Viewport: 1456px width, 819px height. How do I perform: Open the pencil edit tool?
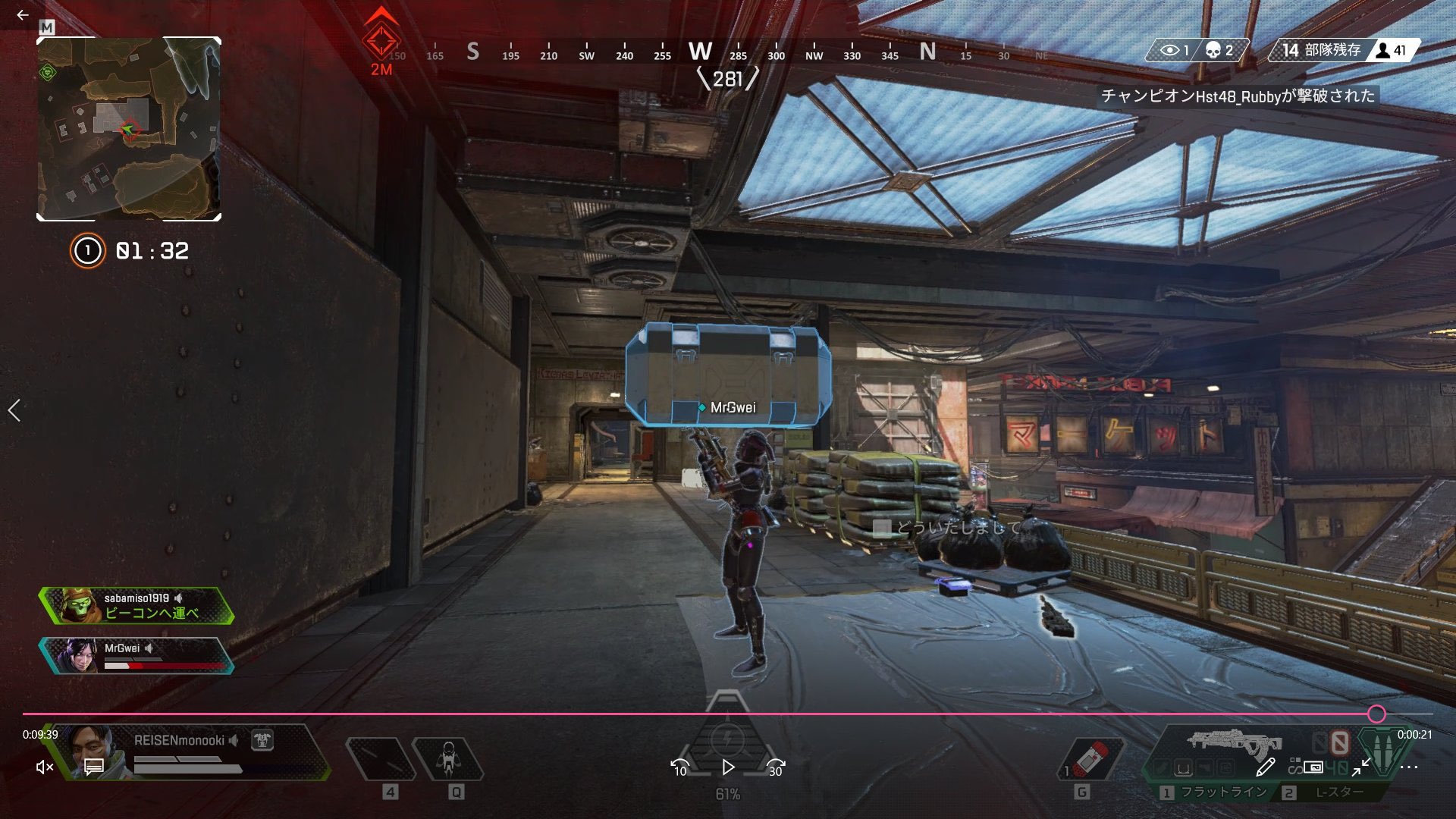pos(1264,767)
